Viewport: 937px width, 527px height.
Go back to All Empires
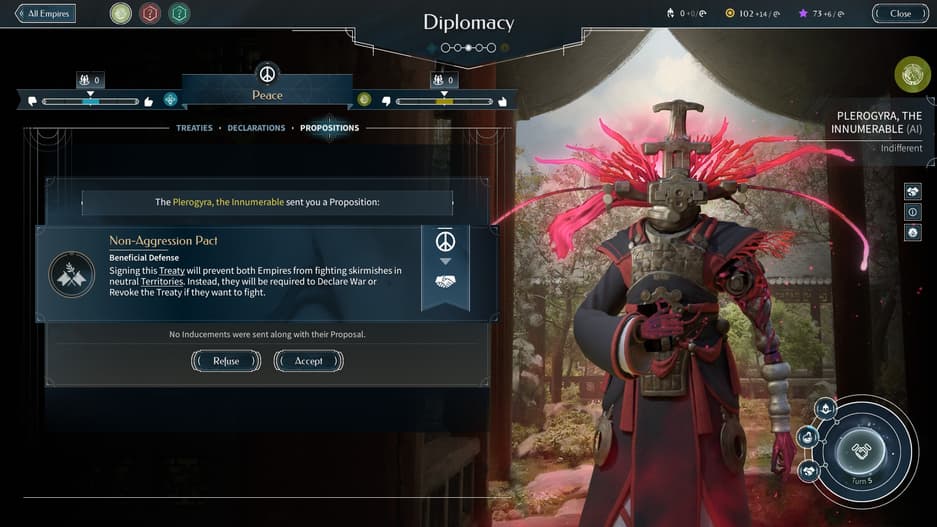point(46,14)
